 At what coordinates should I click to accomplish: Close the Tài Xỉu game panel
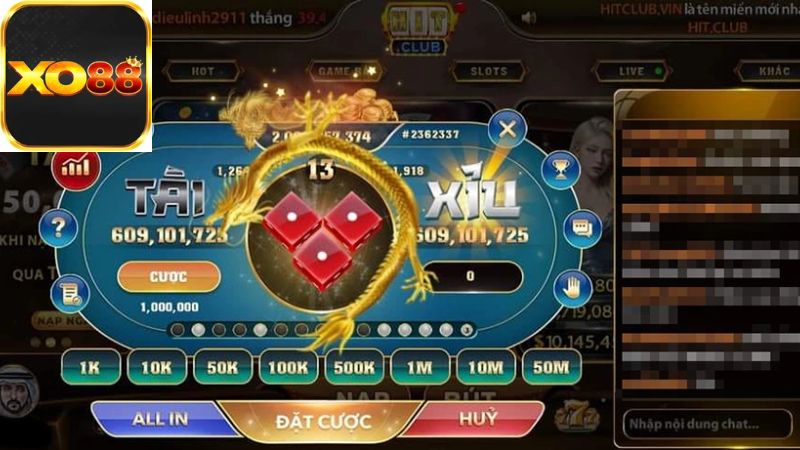pyautogui.click(x=508, y=129)
